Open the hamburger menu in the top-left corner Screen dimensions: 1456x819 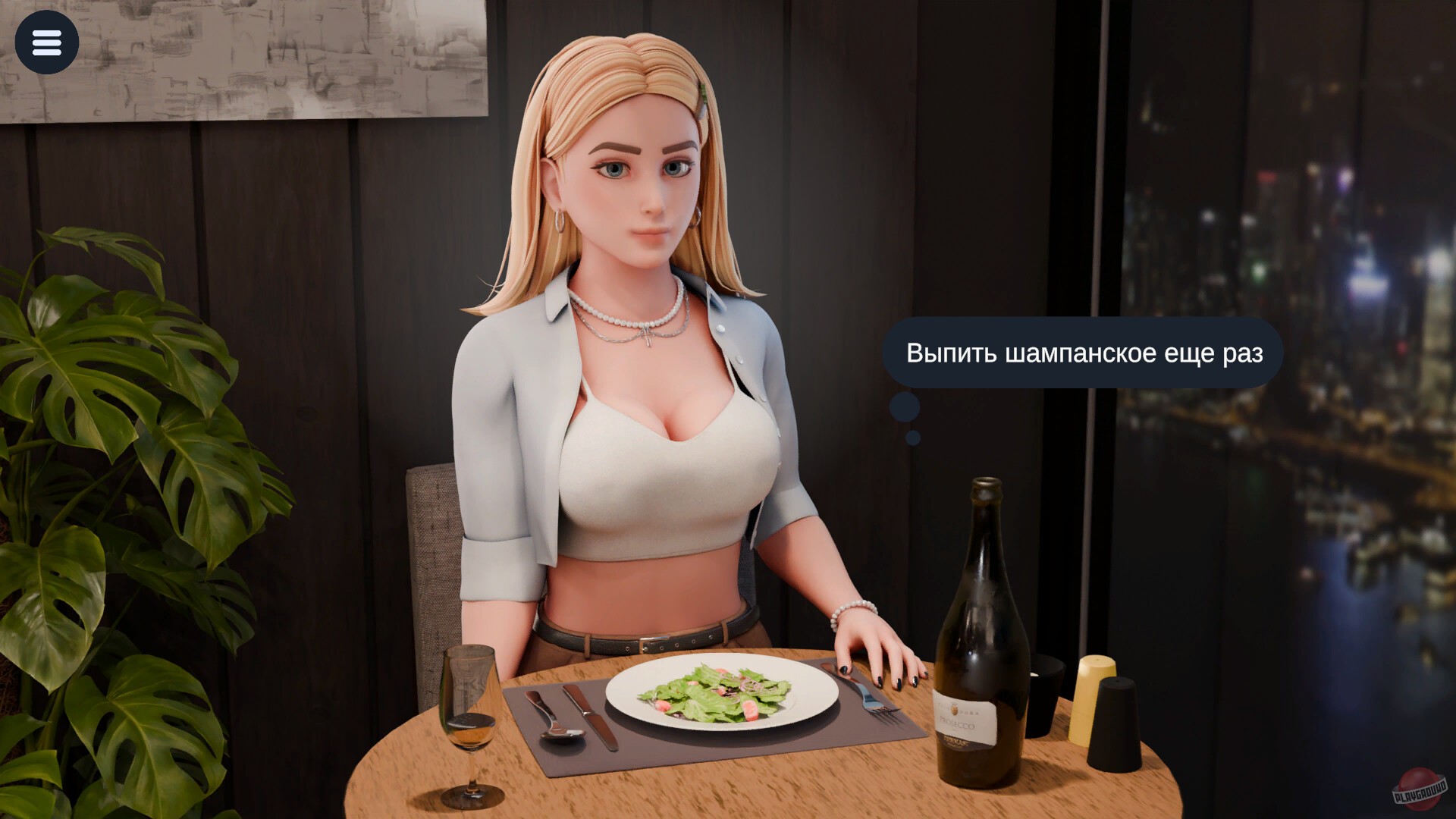(47, 42)
